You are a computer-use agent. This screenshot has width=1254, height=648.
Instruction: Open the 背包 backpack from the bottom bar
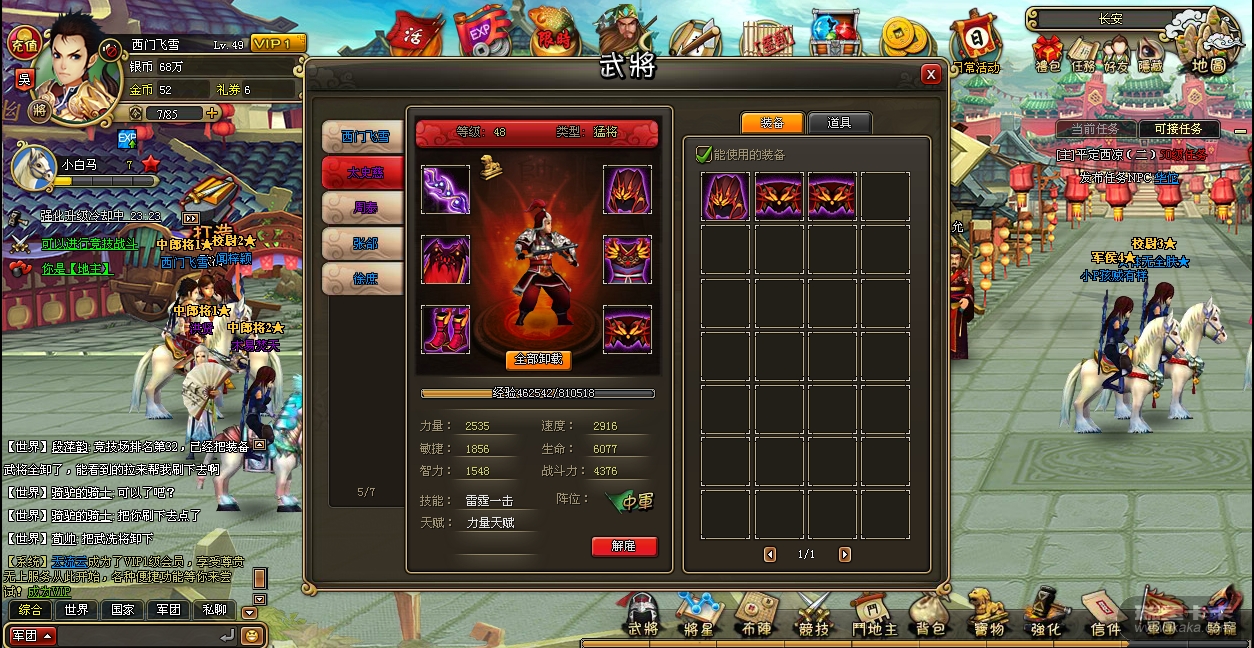928,615
